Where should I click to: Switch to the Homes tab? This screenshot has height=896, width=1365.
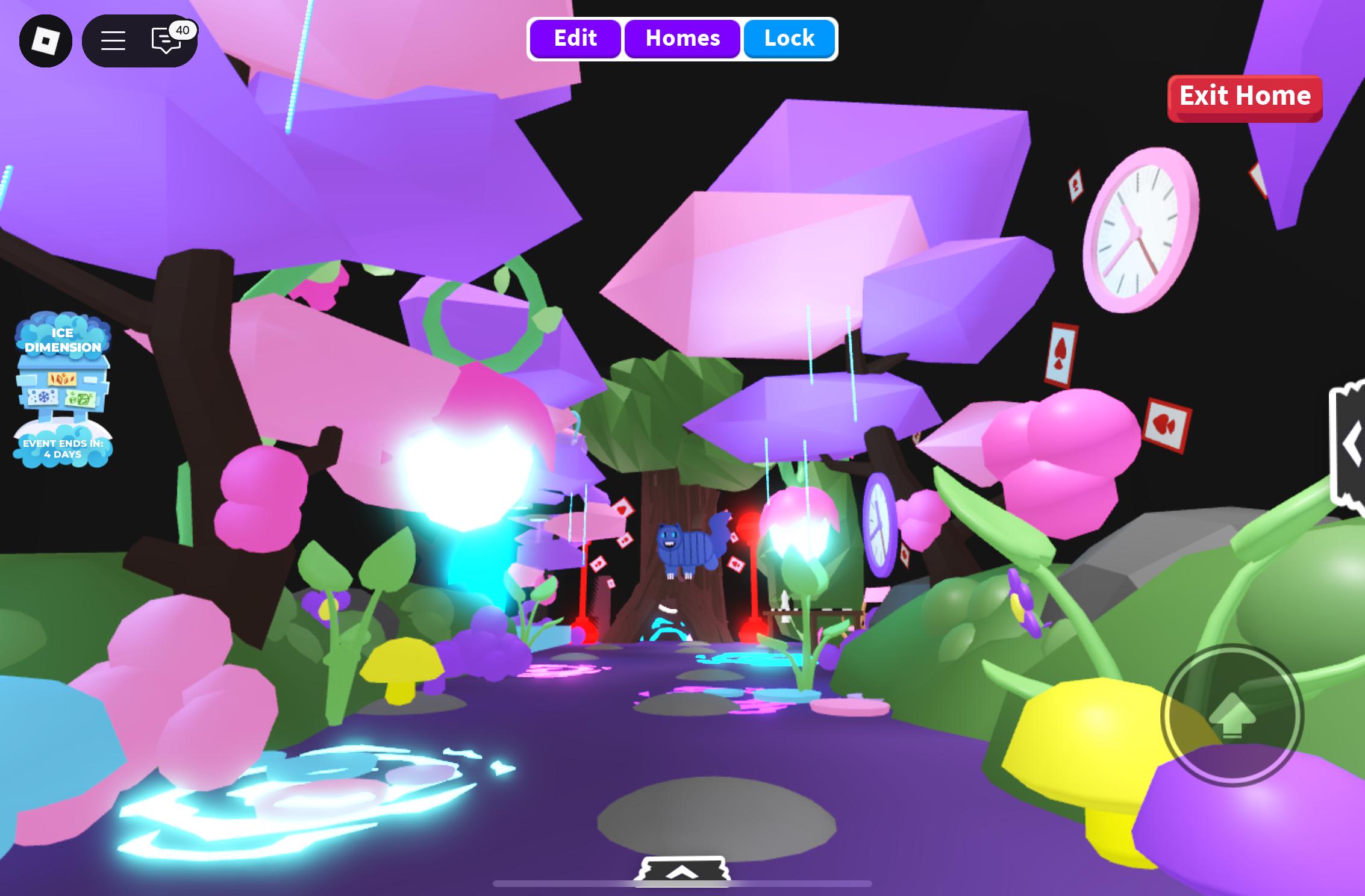pyautogui.click(x=682, y=38)
